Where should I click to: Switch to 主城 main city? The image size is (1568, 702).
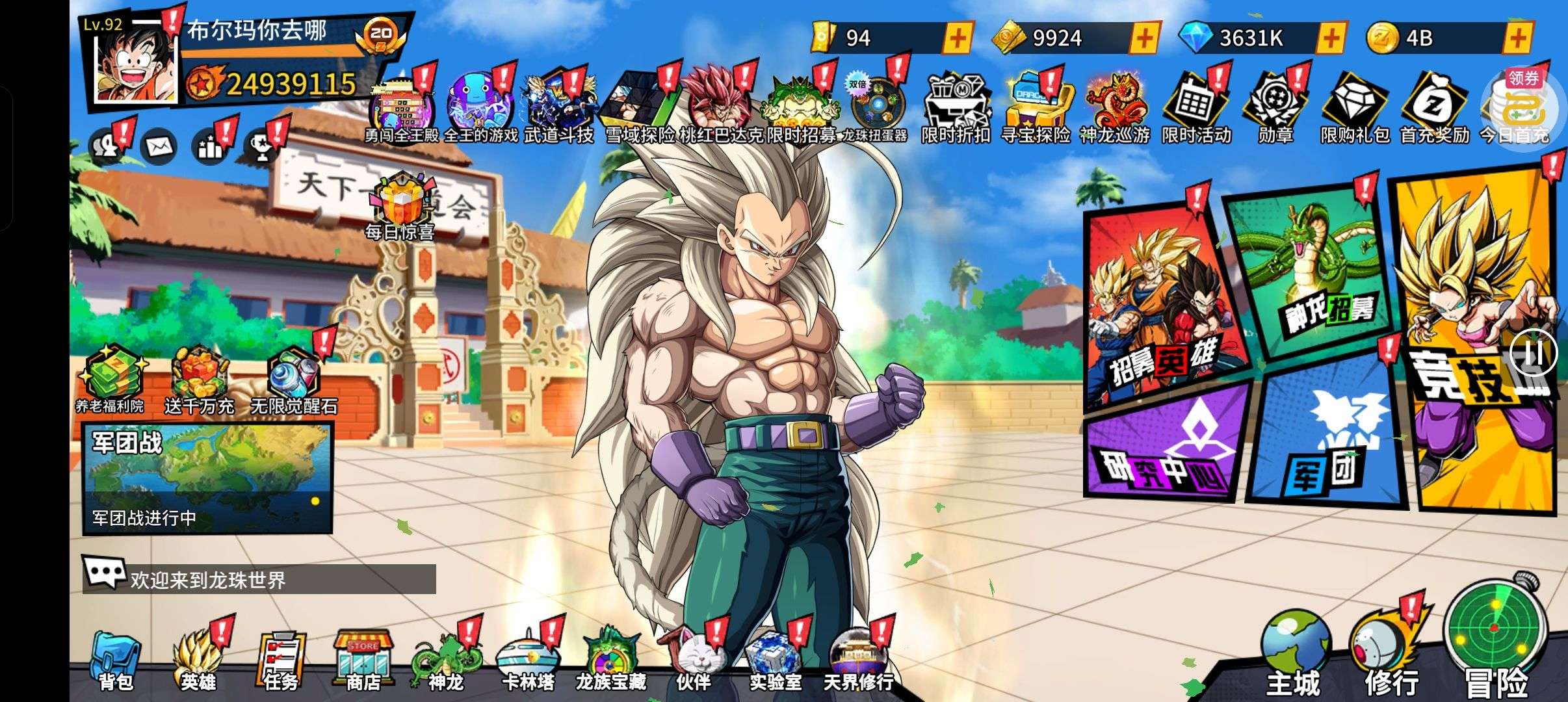[x=1294, y=653]
